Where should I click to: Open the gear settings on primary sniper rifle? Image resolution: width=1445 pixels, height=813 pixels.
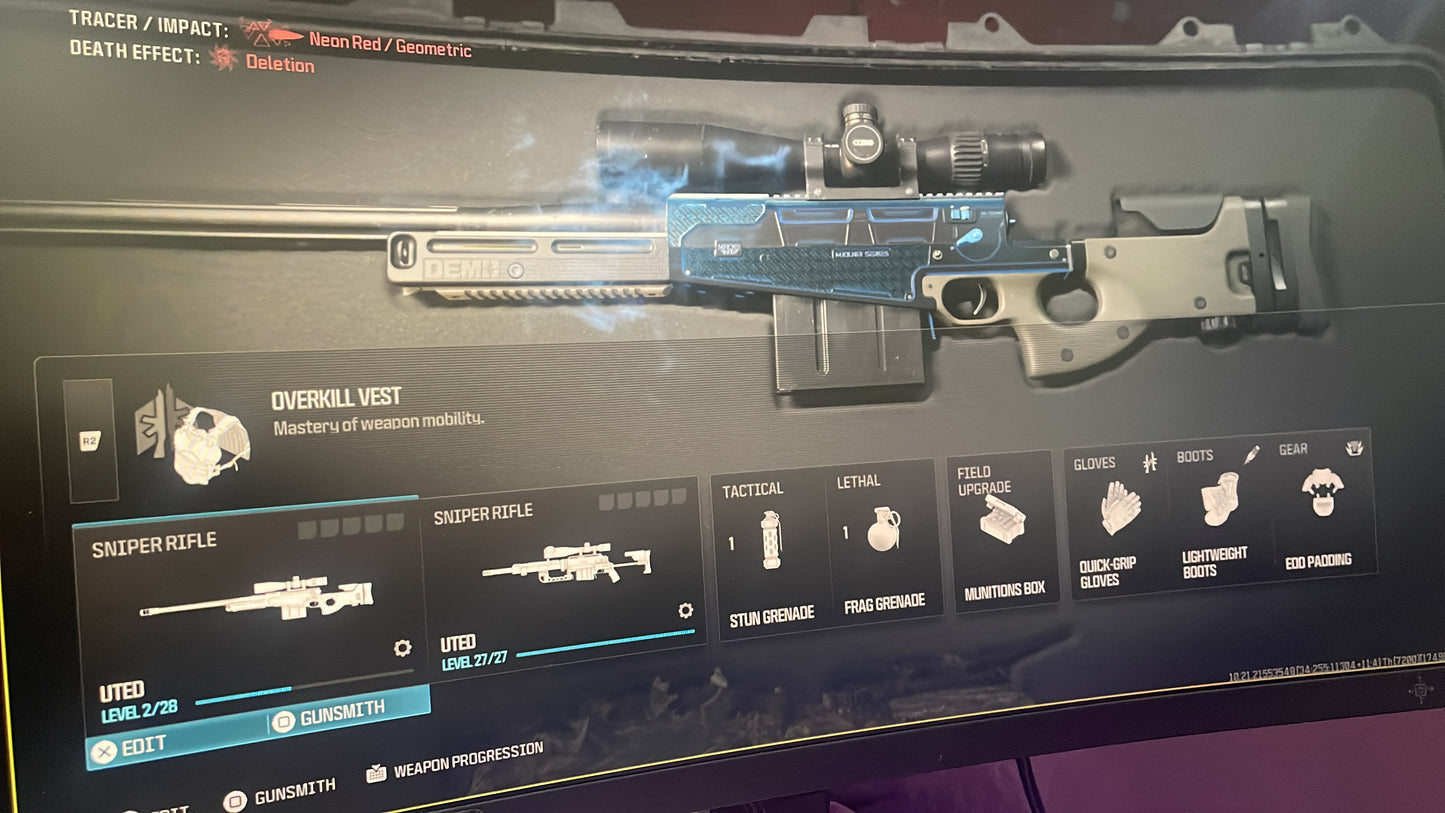click(402, 648)
